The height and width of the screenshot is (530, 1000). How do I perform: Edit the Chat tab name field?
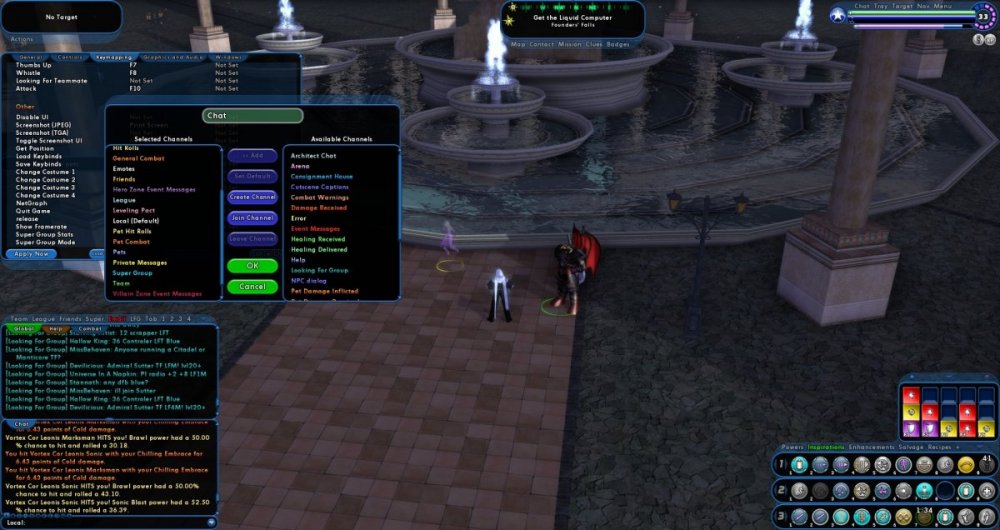(x=253, y=116)
